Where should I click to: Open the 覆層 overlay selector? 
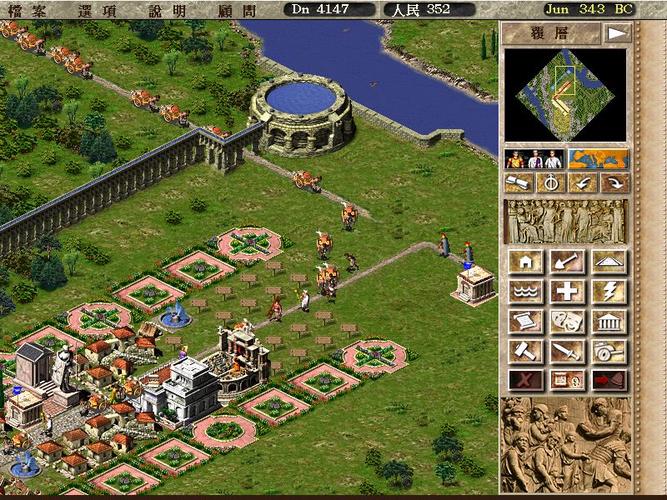click(551, 33)
